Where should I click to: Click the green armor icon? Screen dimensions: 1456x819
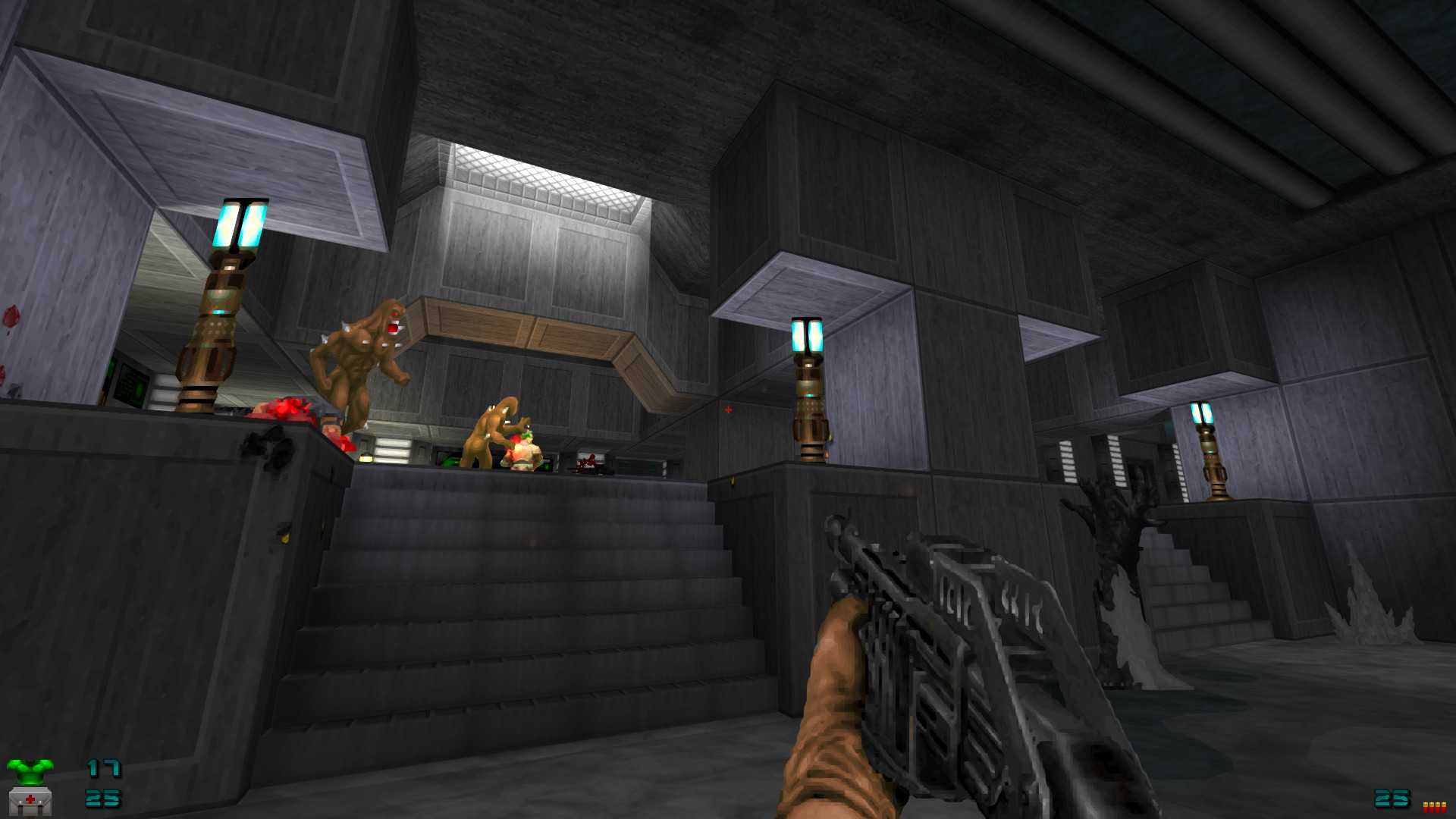pos(30,770)
